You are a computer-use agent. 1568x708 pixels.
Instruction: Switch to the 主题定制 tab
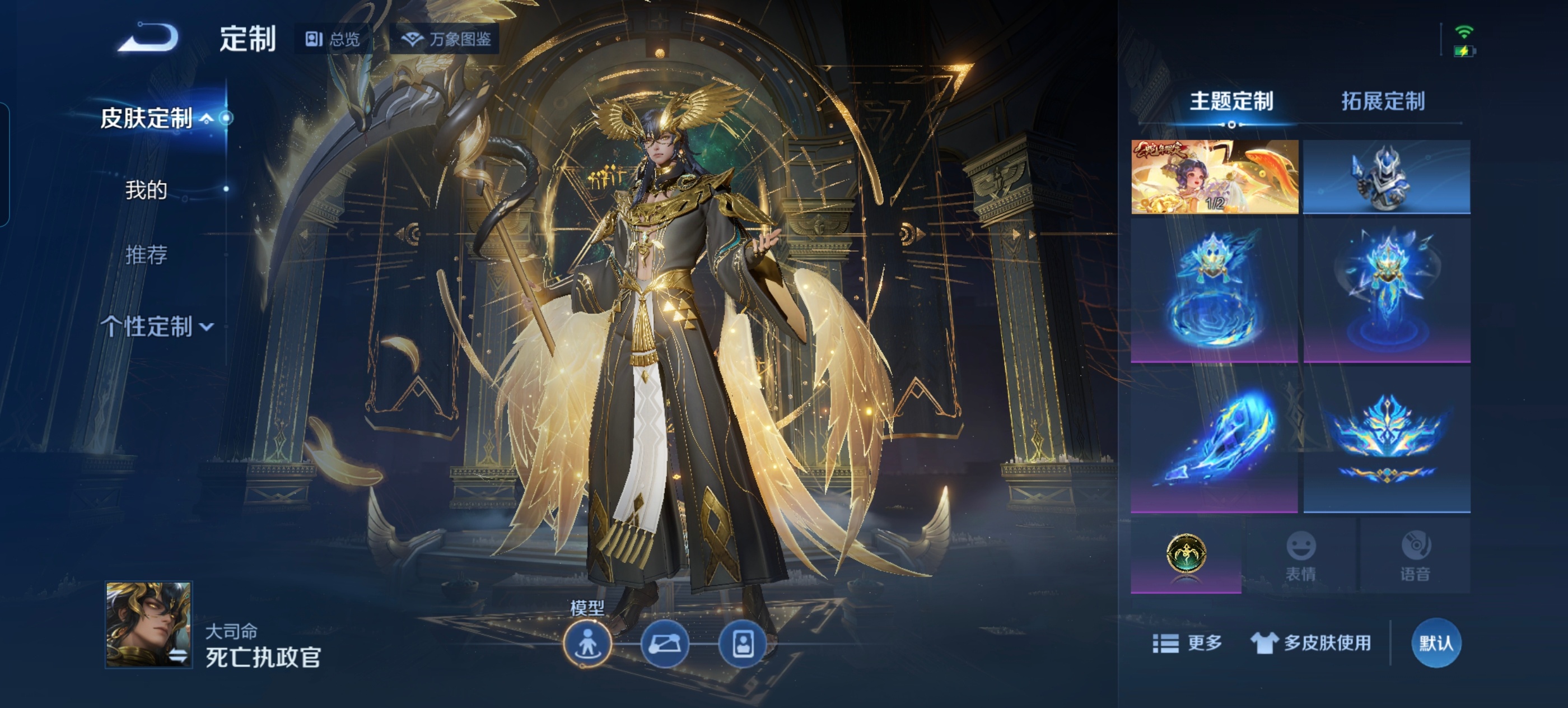(1231, 101)
